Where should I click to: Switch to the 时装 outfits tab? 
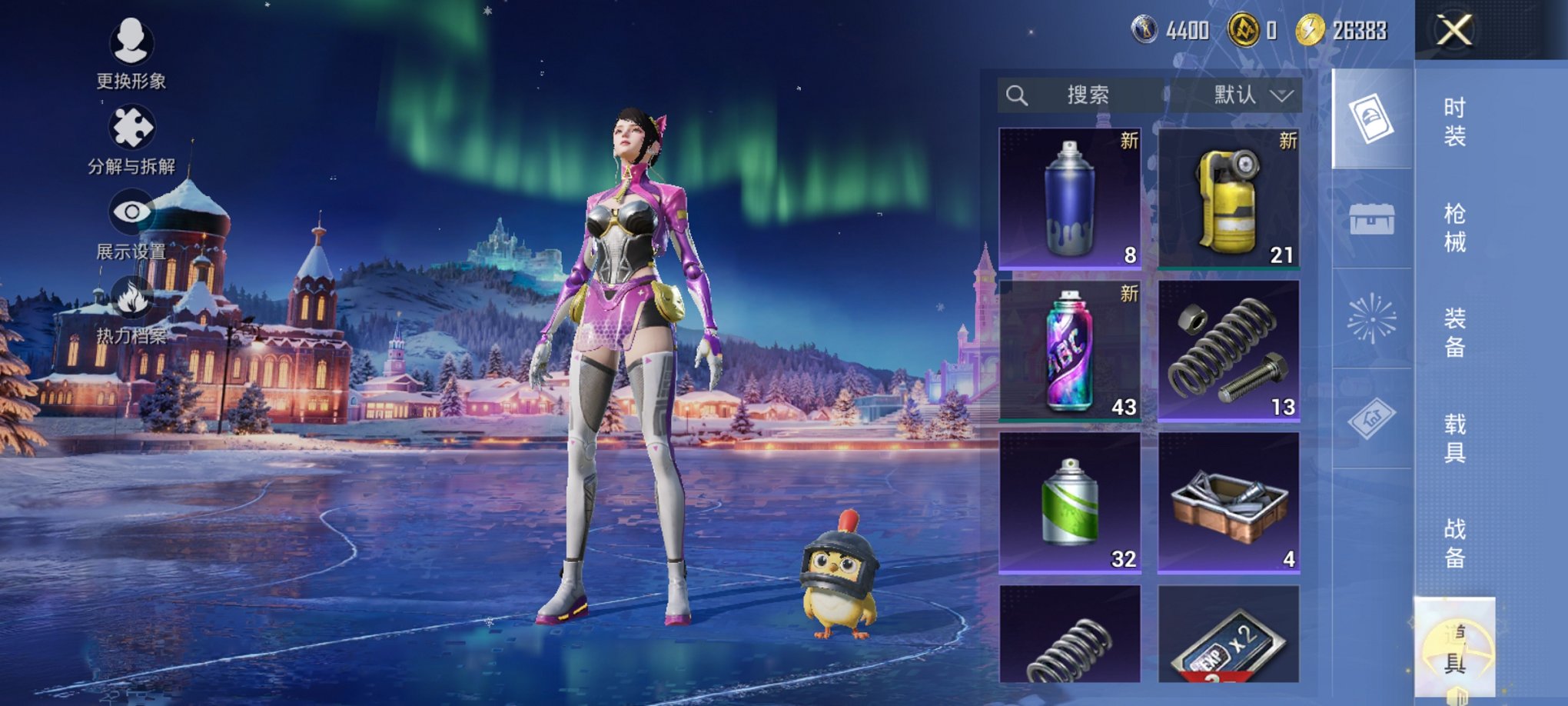(x=1454, y=122)
